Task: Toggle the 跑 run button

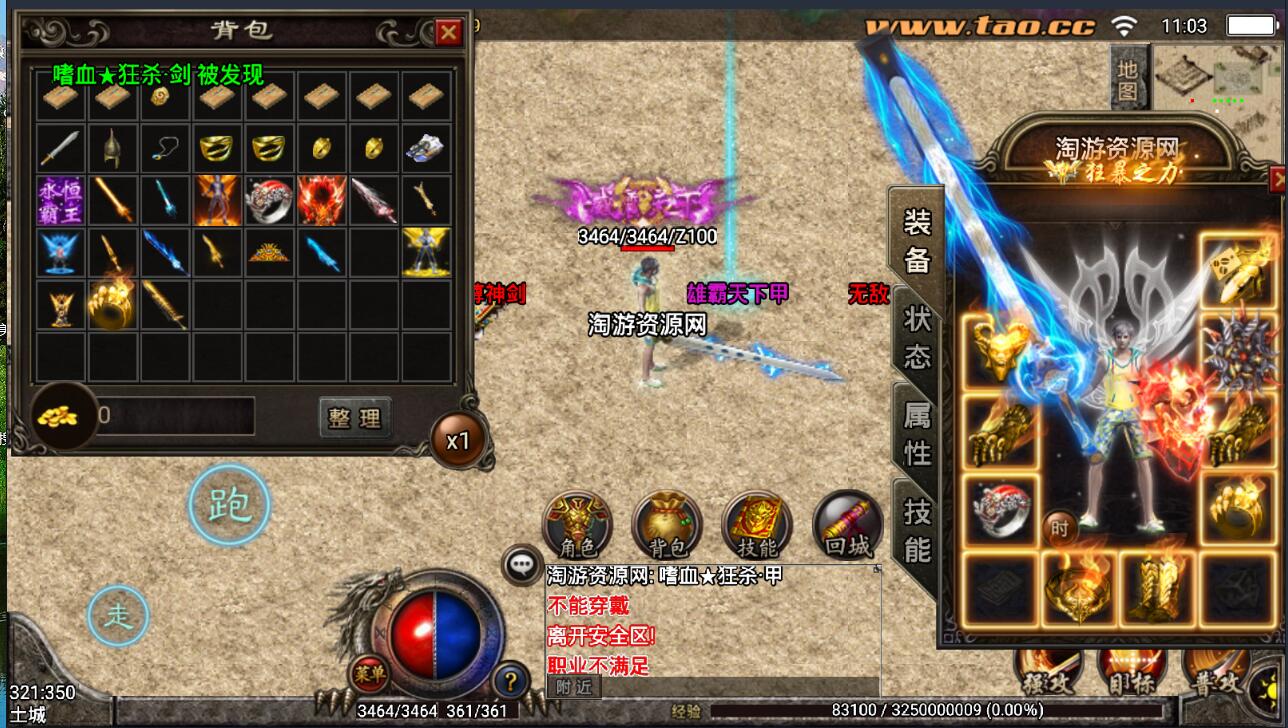Action: [x=229, y=505]
